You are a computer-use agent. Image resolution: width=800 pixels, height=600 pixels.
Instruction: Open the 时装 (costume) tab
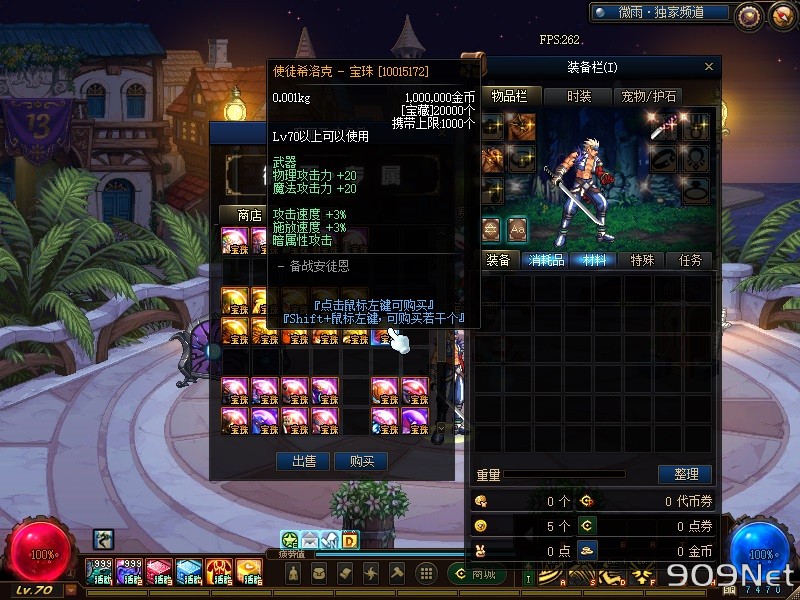tap(578, 96)
